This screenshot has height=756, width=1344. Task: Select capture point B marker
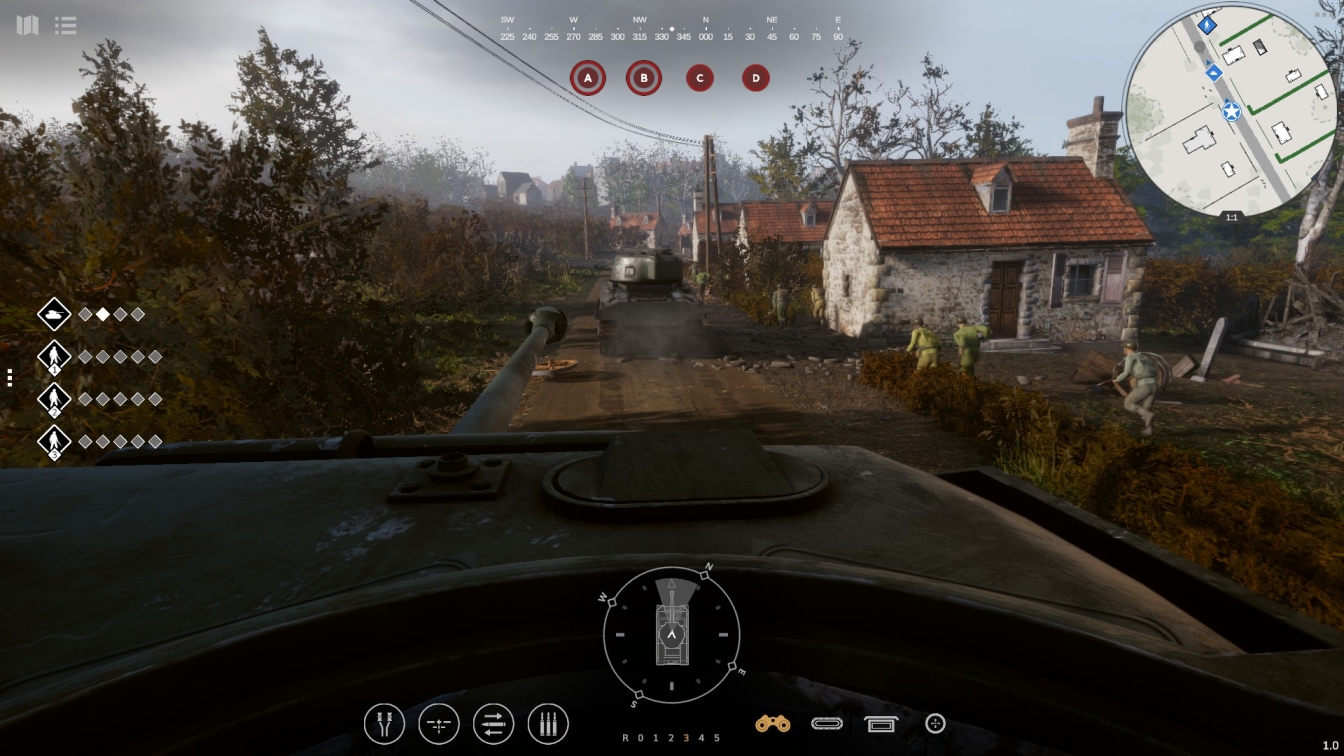644,77
